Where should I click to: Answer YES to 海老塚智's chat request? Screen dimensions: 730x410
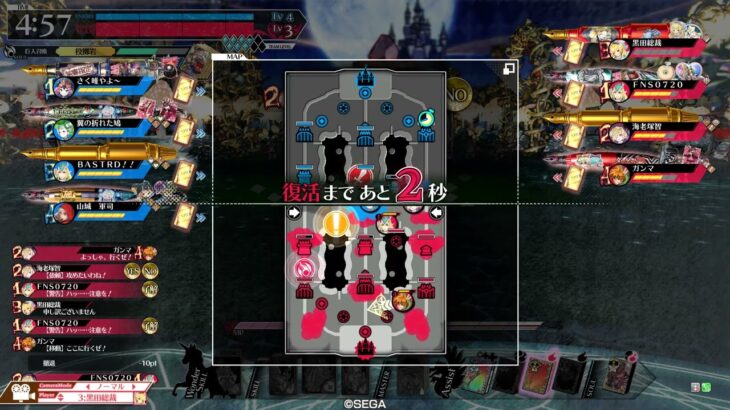coord(131,270)
